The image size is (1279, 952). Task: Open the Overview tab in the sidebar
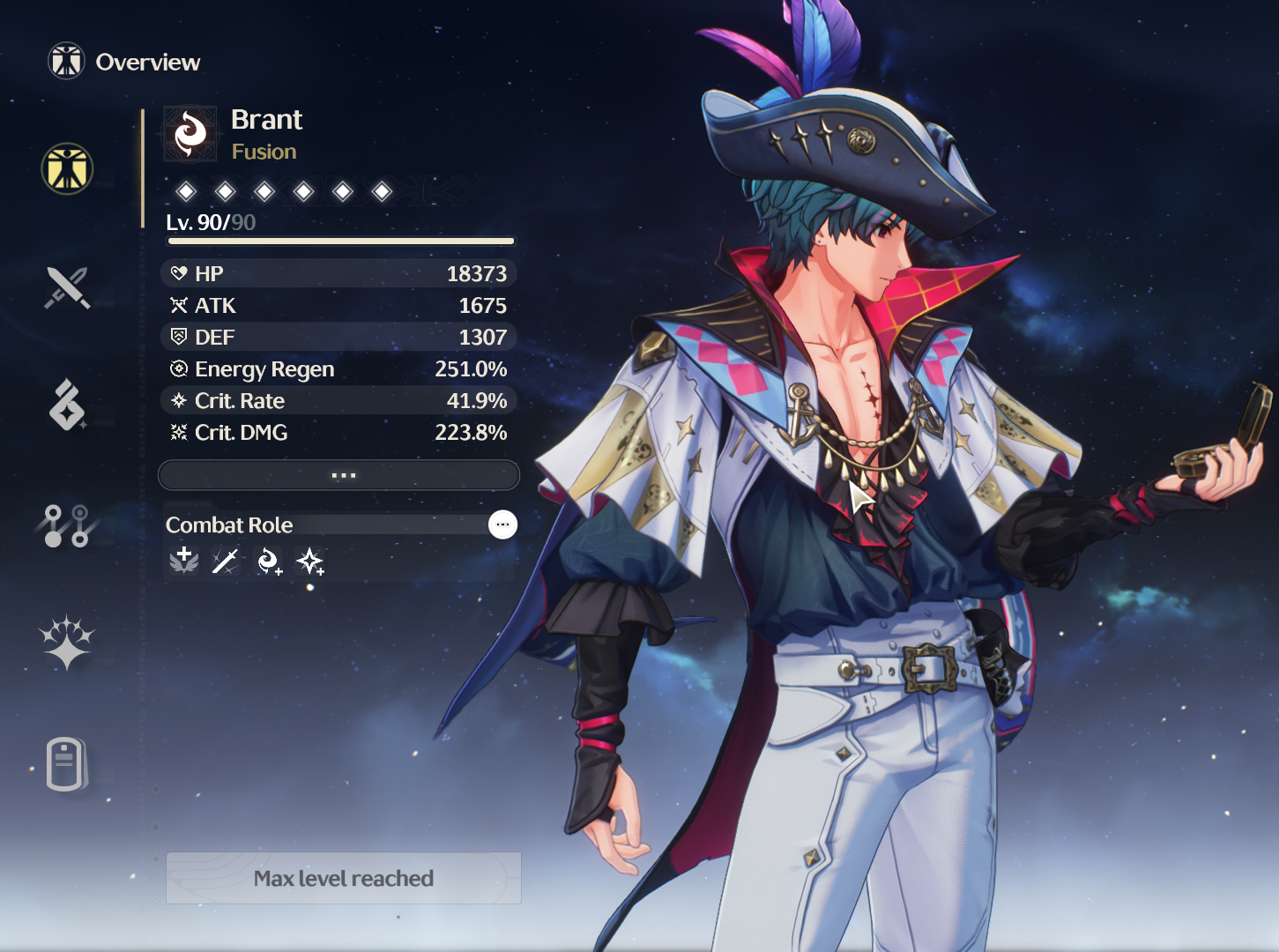(x=67, y=168)
